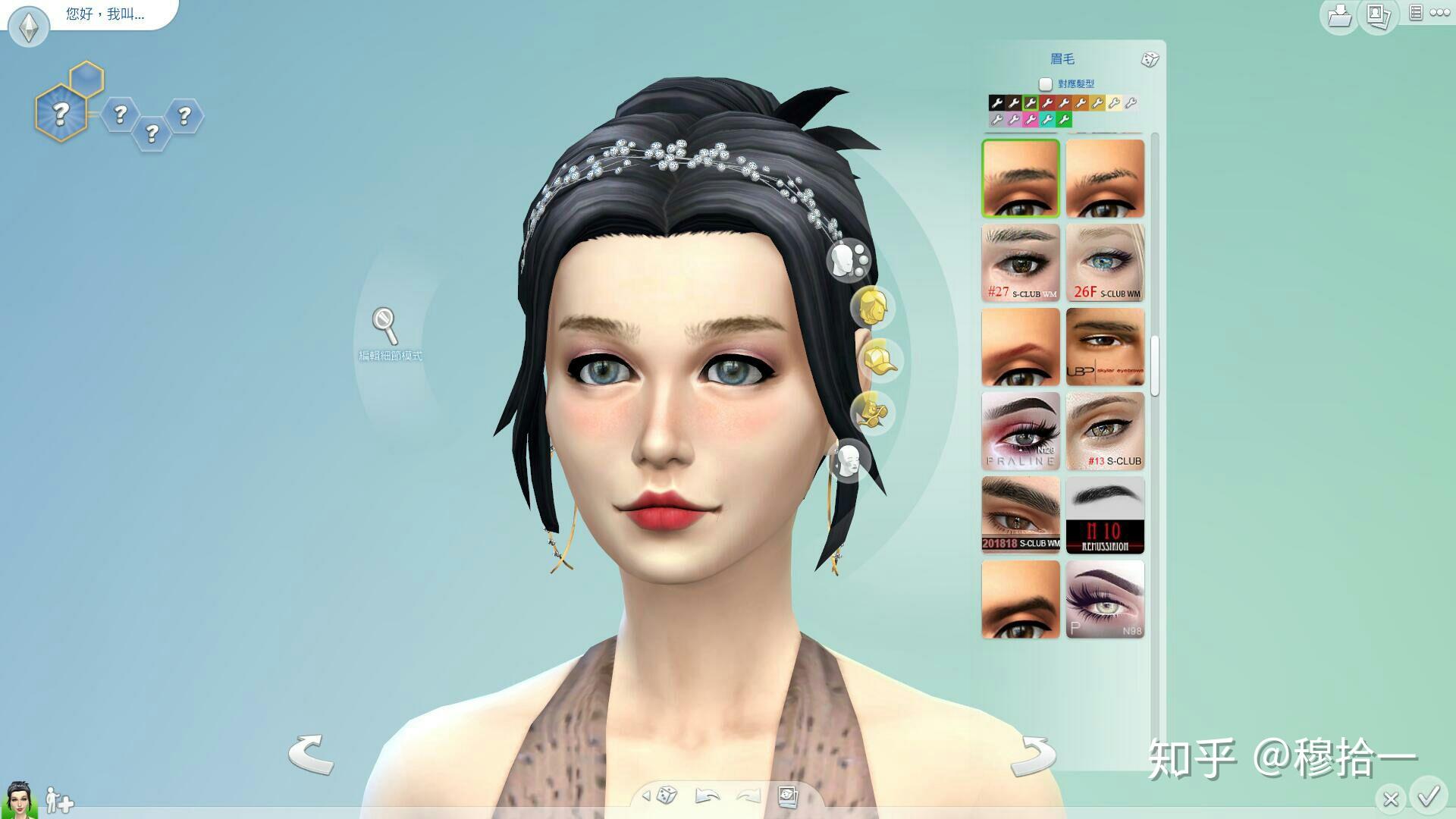Image resolution: width=1456 pixels, height=819 pixels.
Task: Choose the 26F S-CLUB eyebrow thumbnail
Action: tap(1105, 262)
